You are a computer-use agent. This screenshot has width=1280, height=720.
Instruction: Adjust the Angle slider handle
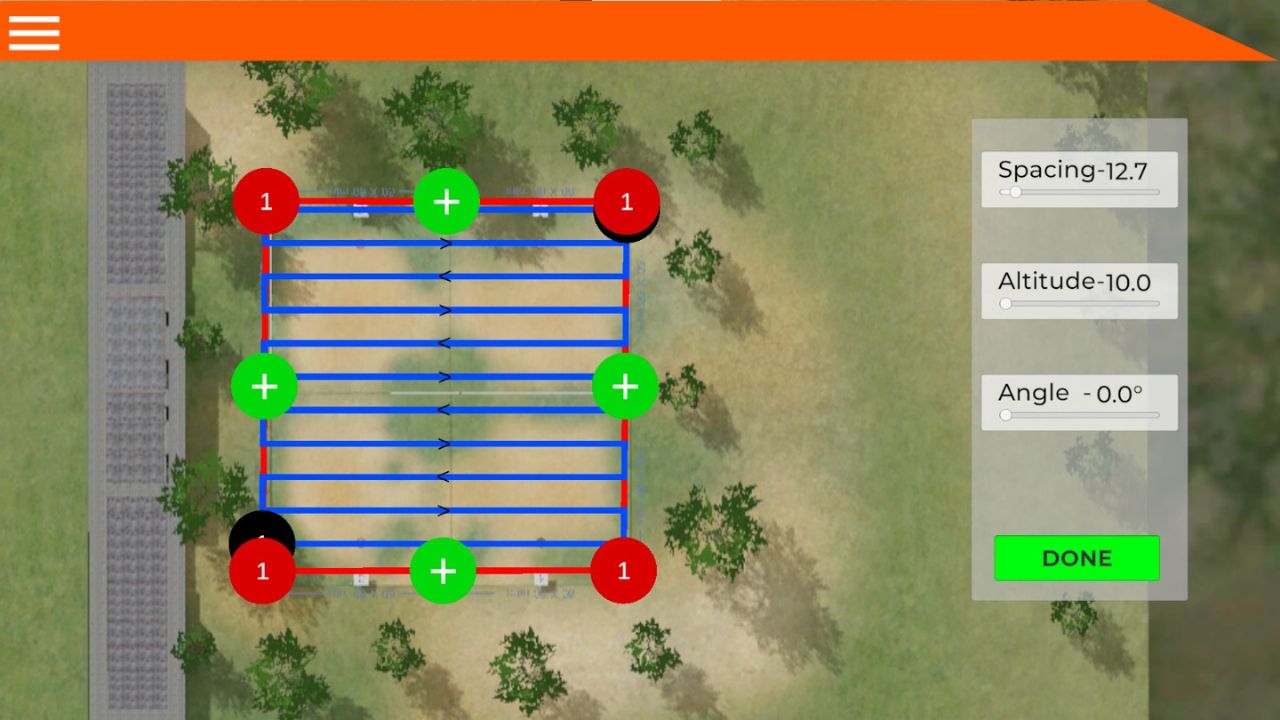(x=1005, y=415)
